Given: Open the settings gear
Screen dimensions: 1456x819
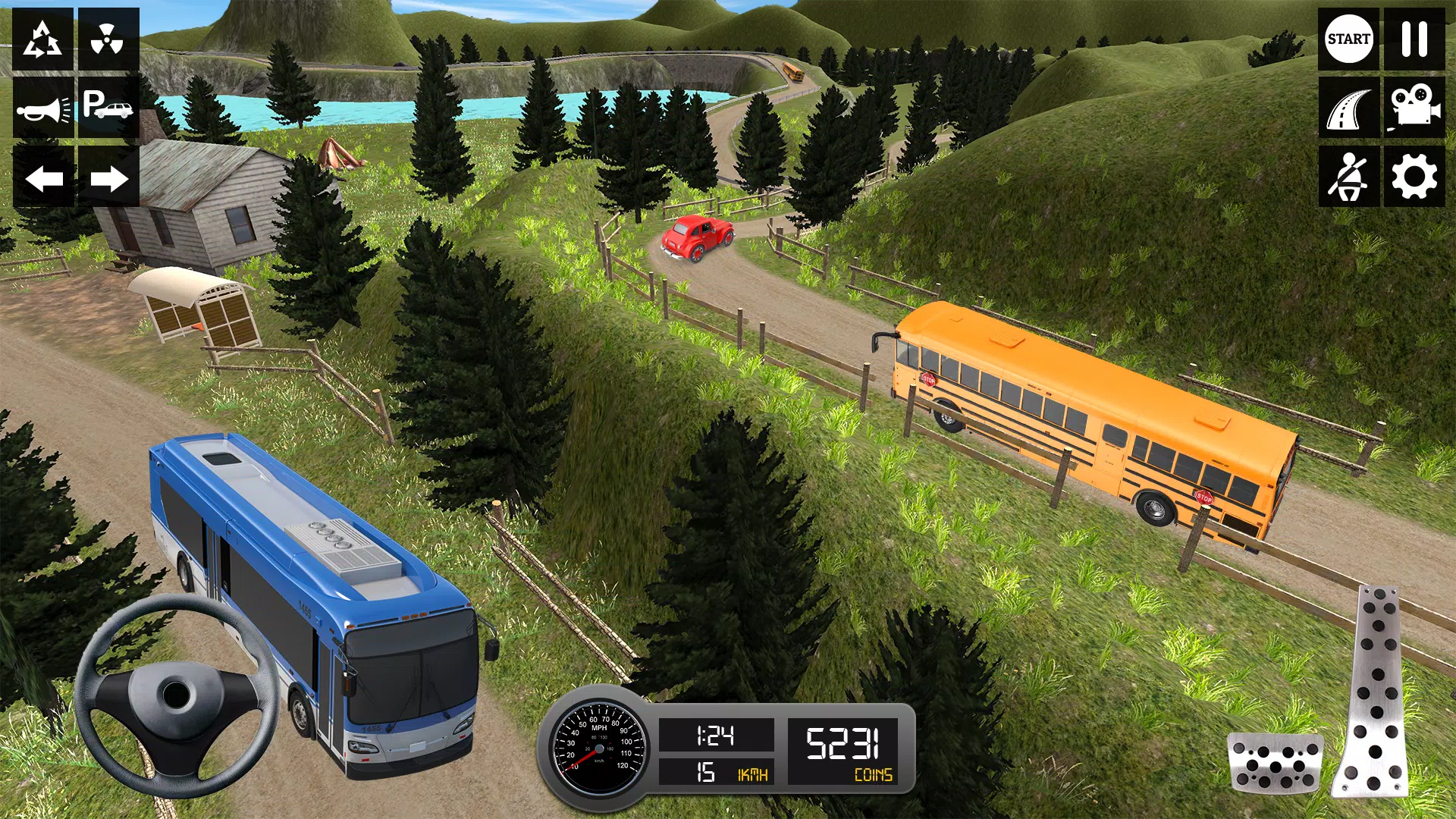Looking at the screenshot, I should (x=1414, y=177).
